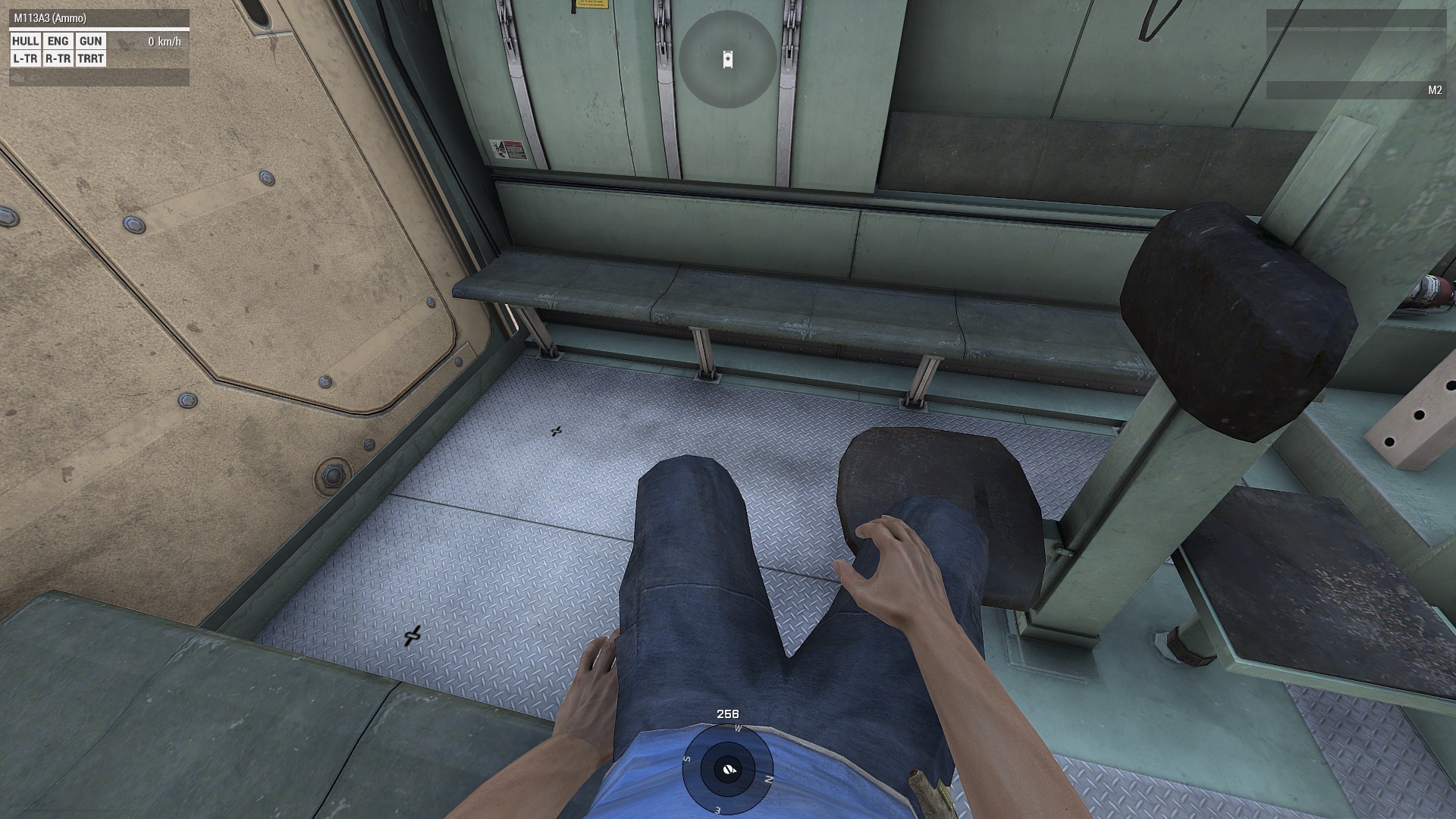This screenshot has height=819, width=1456.
Task: Select the ENG status cell
Action: [x=58, y=42]
